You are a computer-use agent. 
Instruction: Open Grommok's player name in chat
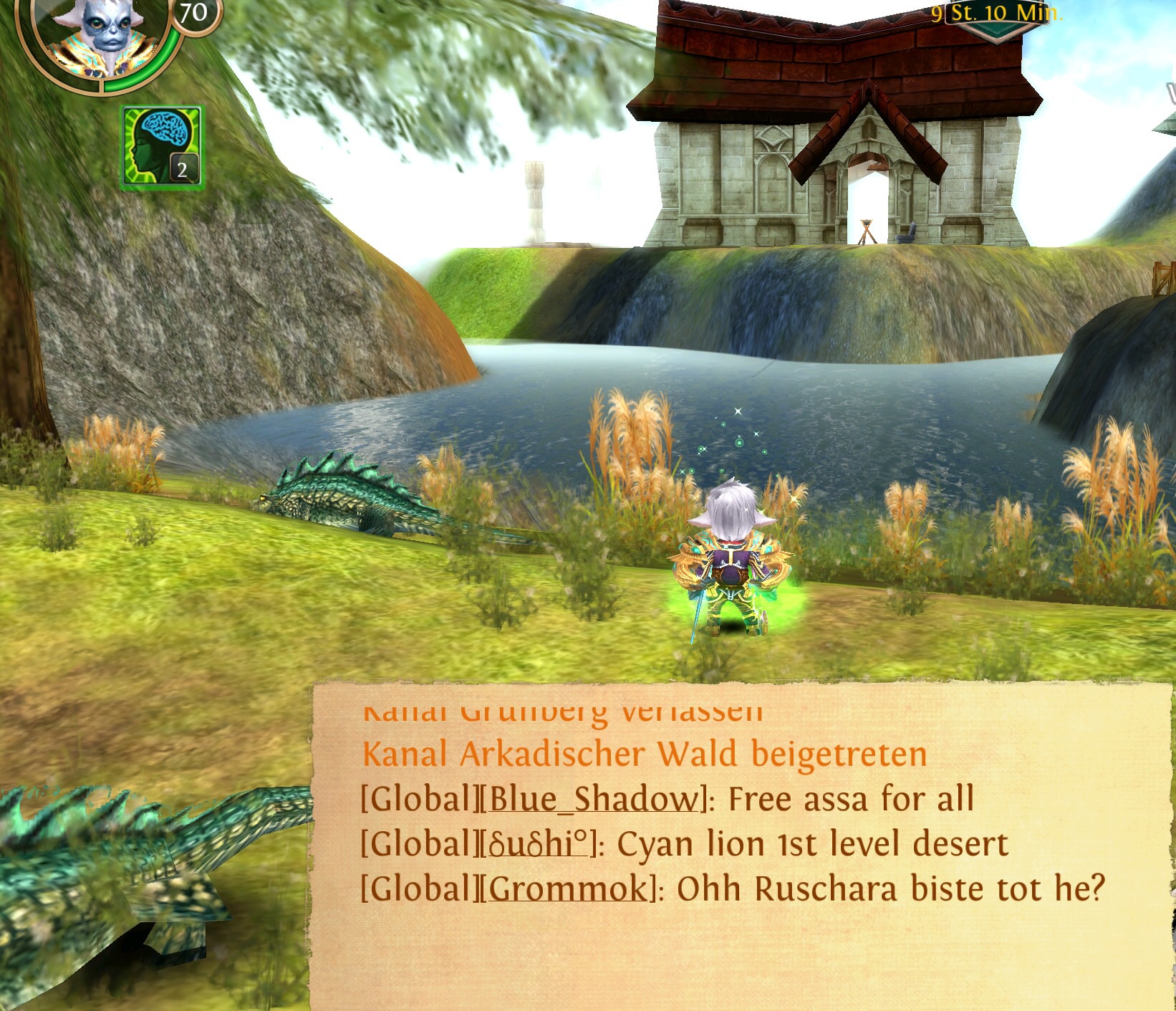(567, 889)
